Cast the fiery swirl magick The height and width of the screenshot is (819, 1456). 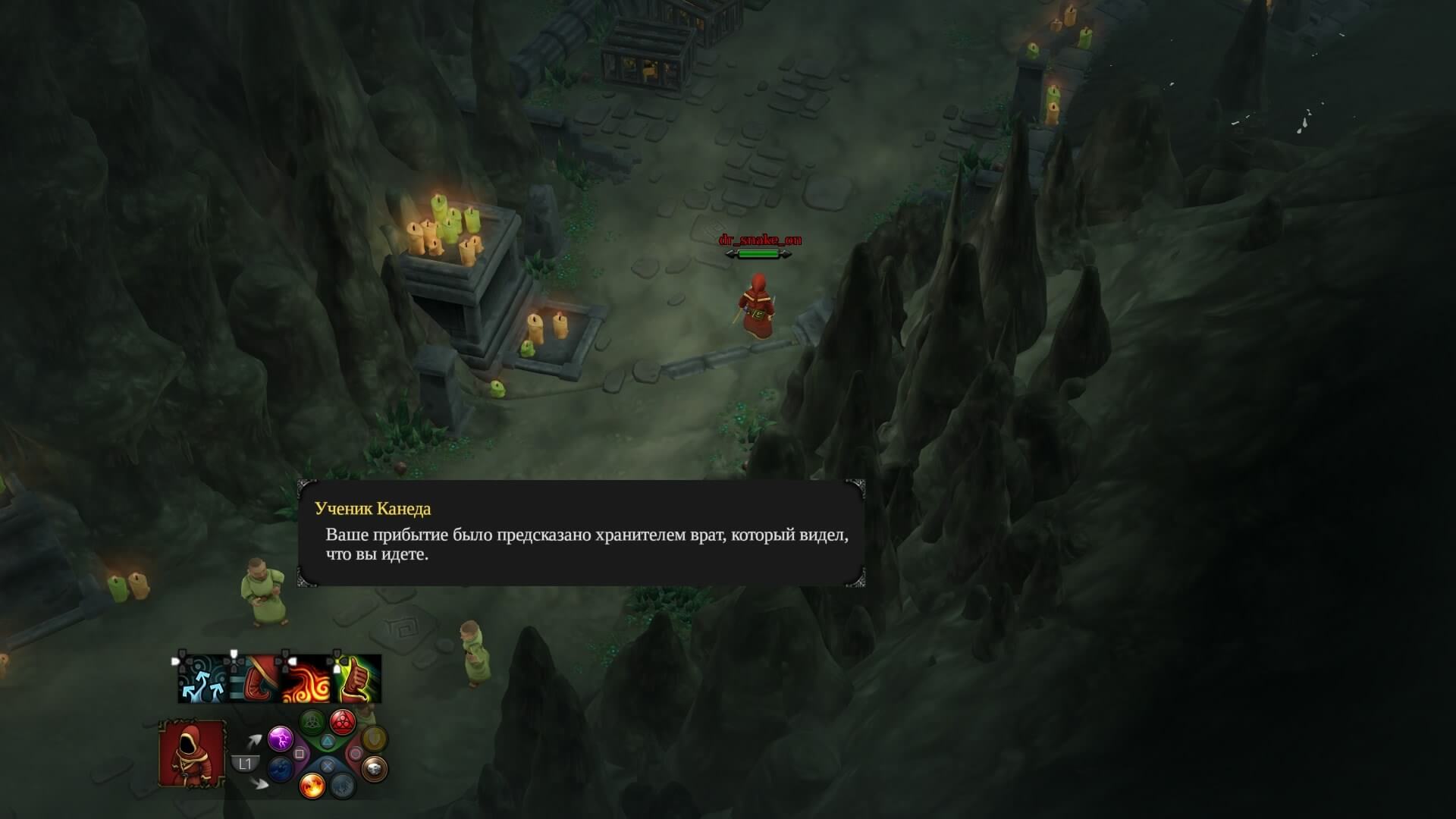click(306, 679)
